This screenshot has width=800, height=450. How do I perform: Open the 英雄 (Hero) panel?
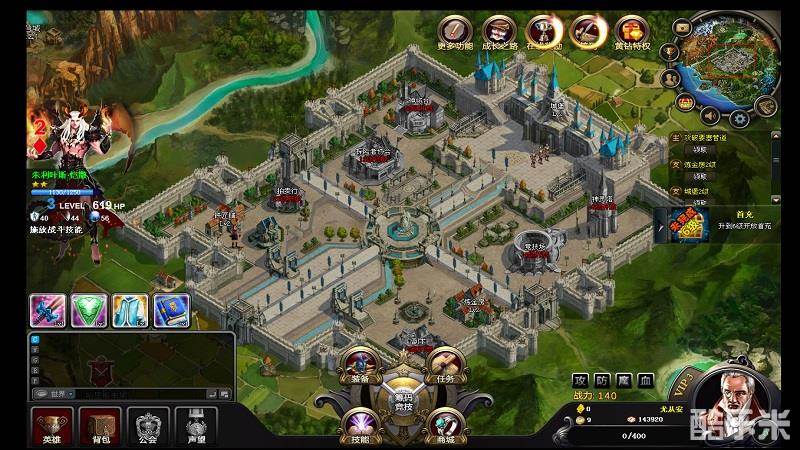click(50, 424)
